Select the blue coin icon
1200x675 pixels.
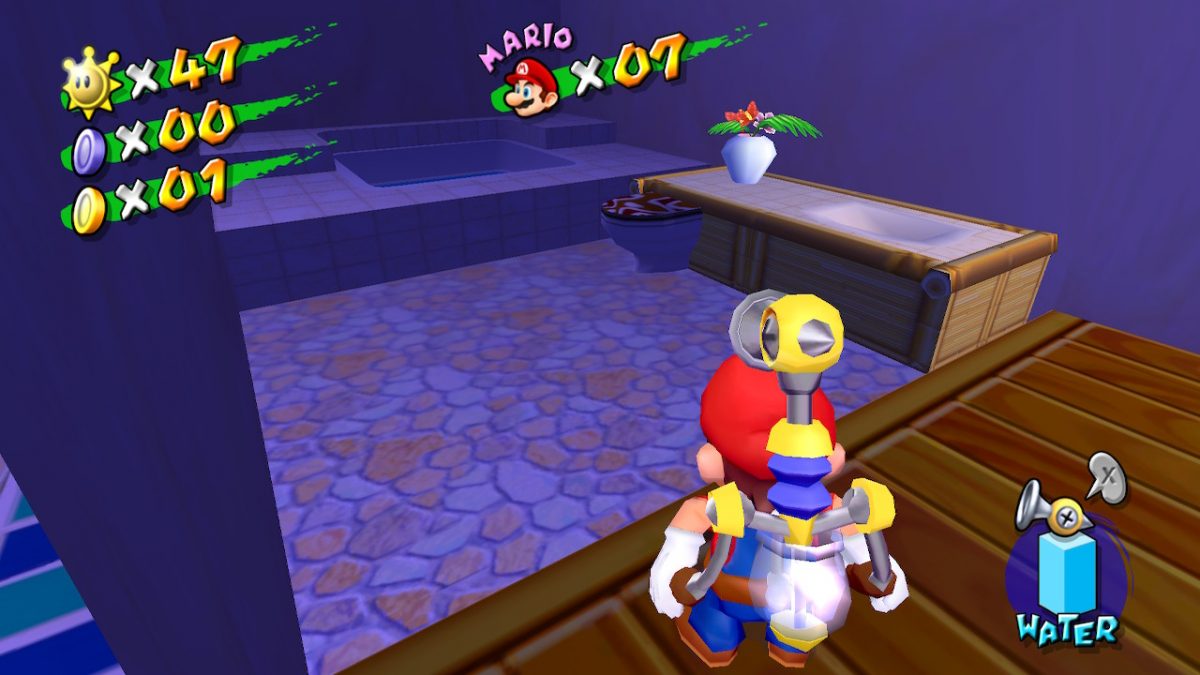(x=89, y=149)
